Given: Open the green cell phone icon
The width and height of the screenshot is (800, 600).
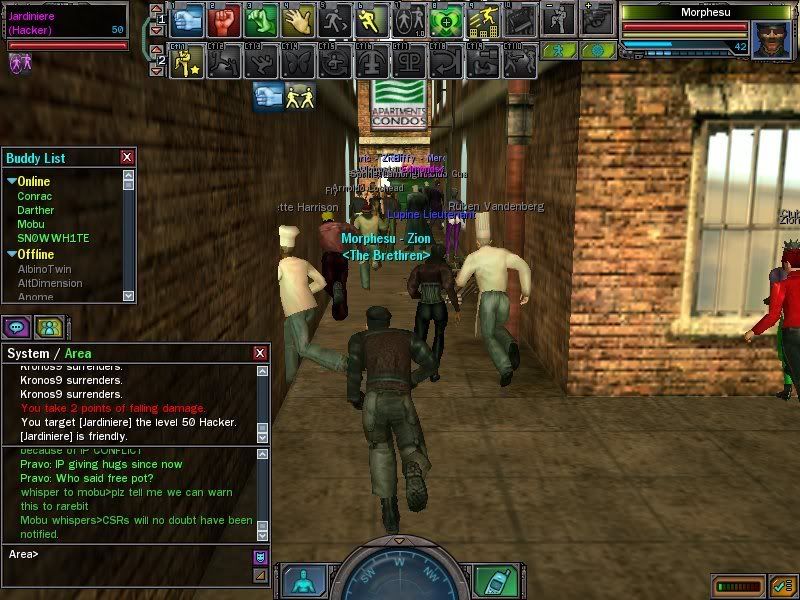Looking at the screenshot, I should tap(489, 579).
